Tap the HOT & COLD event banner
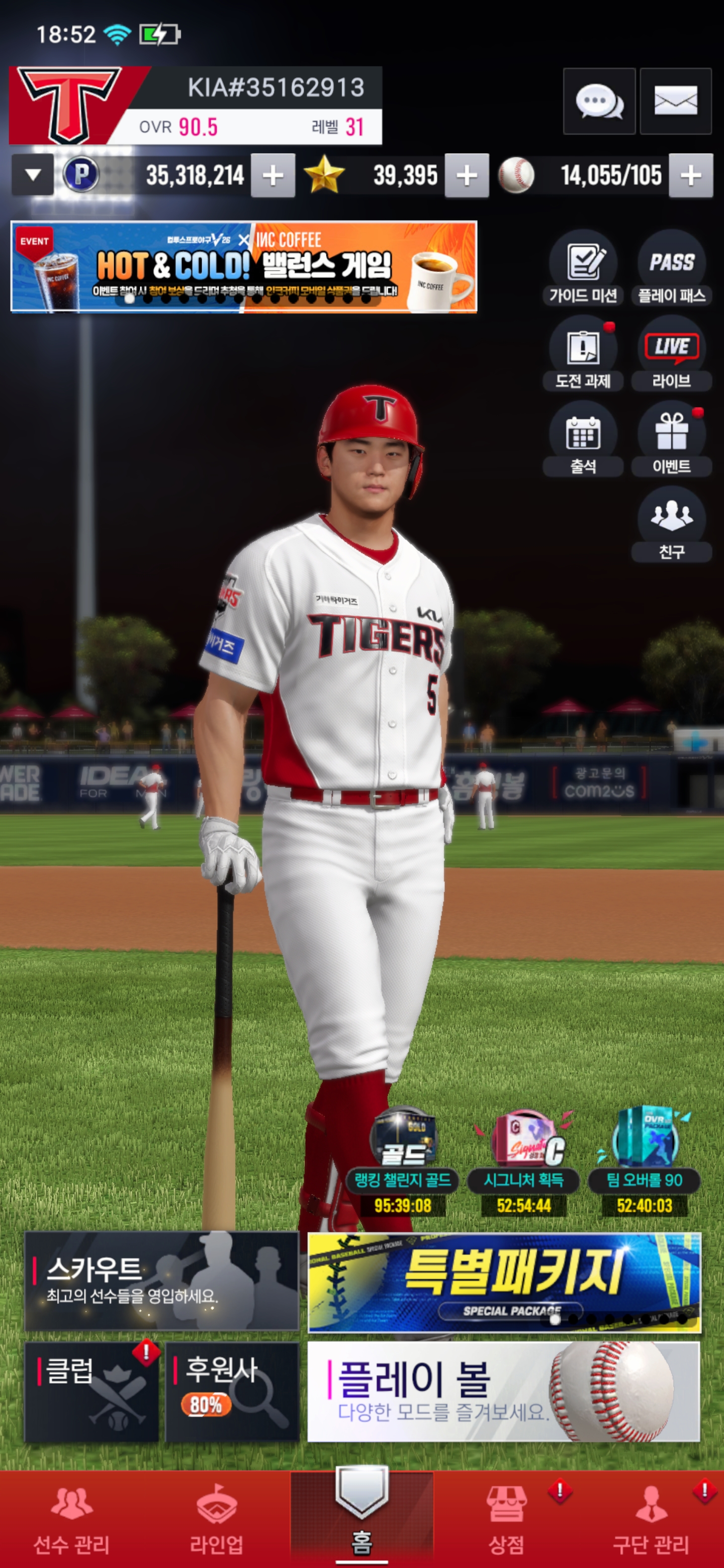724x1568 pixels. 243,266
